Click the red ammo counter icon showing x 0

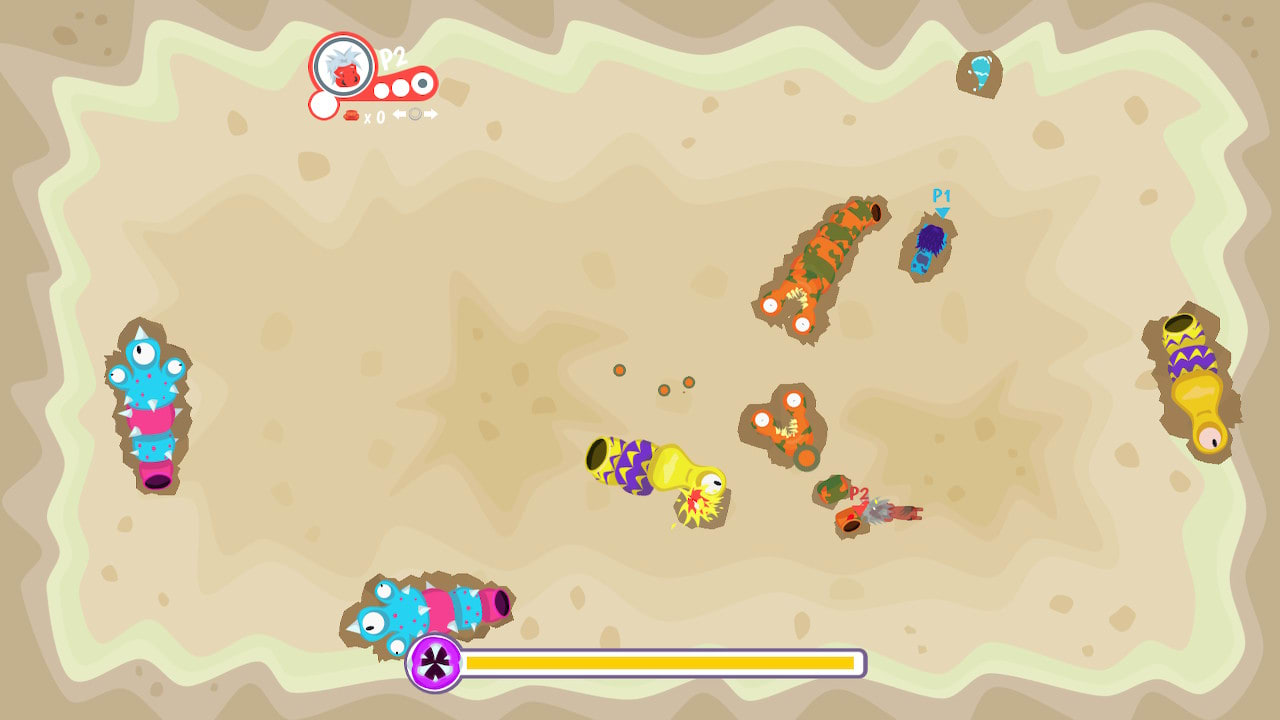(x=352, y=114)
